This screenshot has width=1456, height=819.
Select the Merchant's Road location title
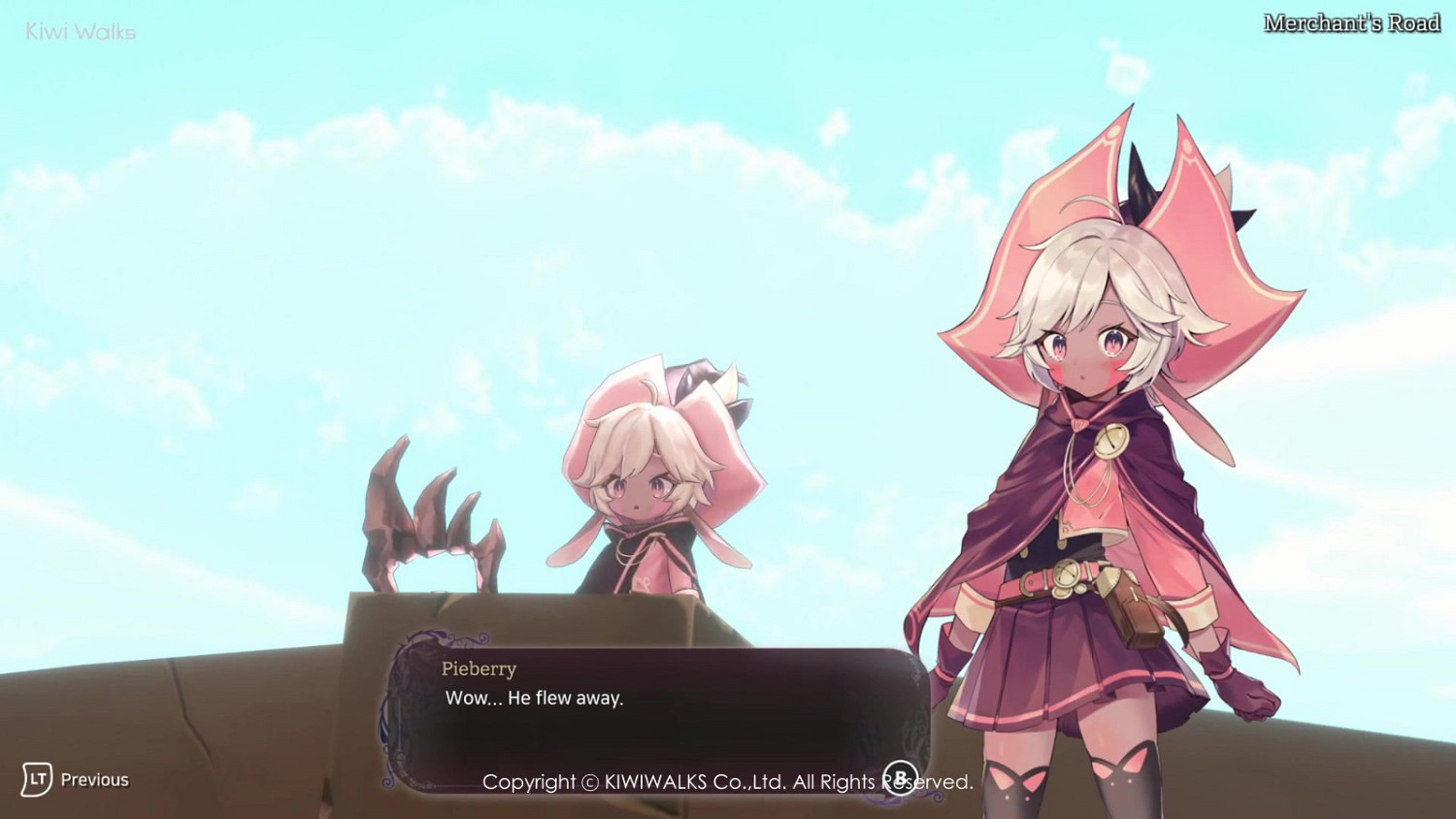pos(1351,21)
